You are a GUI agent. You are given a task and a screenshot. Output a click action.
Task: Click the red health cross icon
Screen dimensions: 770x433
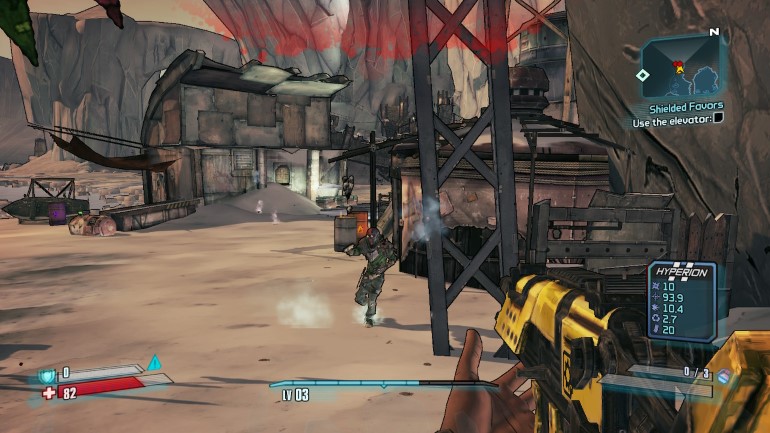click(49, 393)
